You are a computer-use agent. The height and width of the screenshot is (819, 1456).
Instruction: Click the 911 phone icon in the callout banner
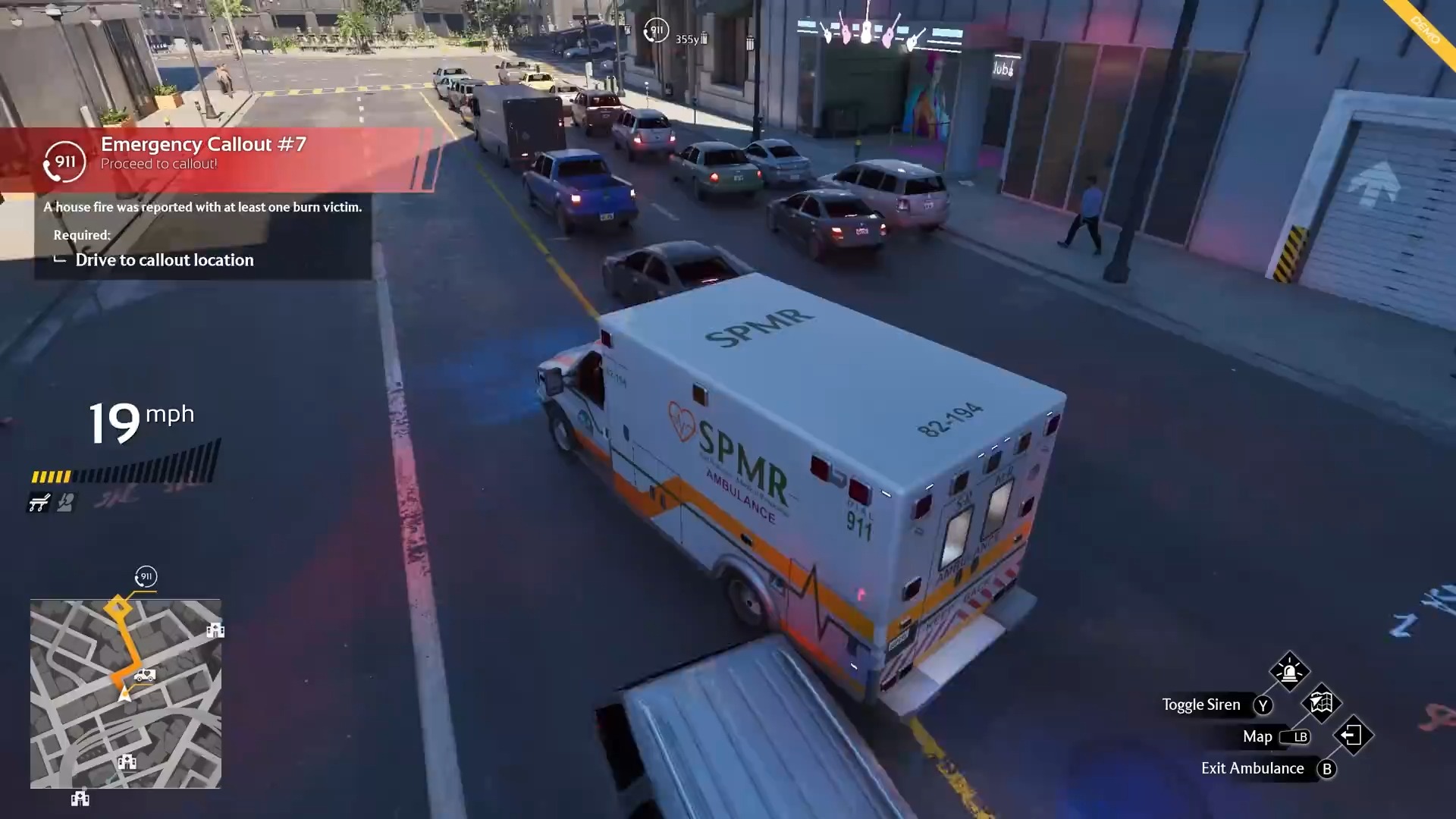click(64, 161)
